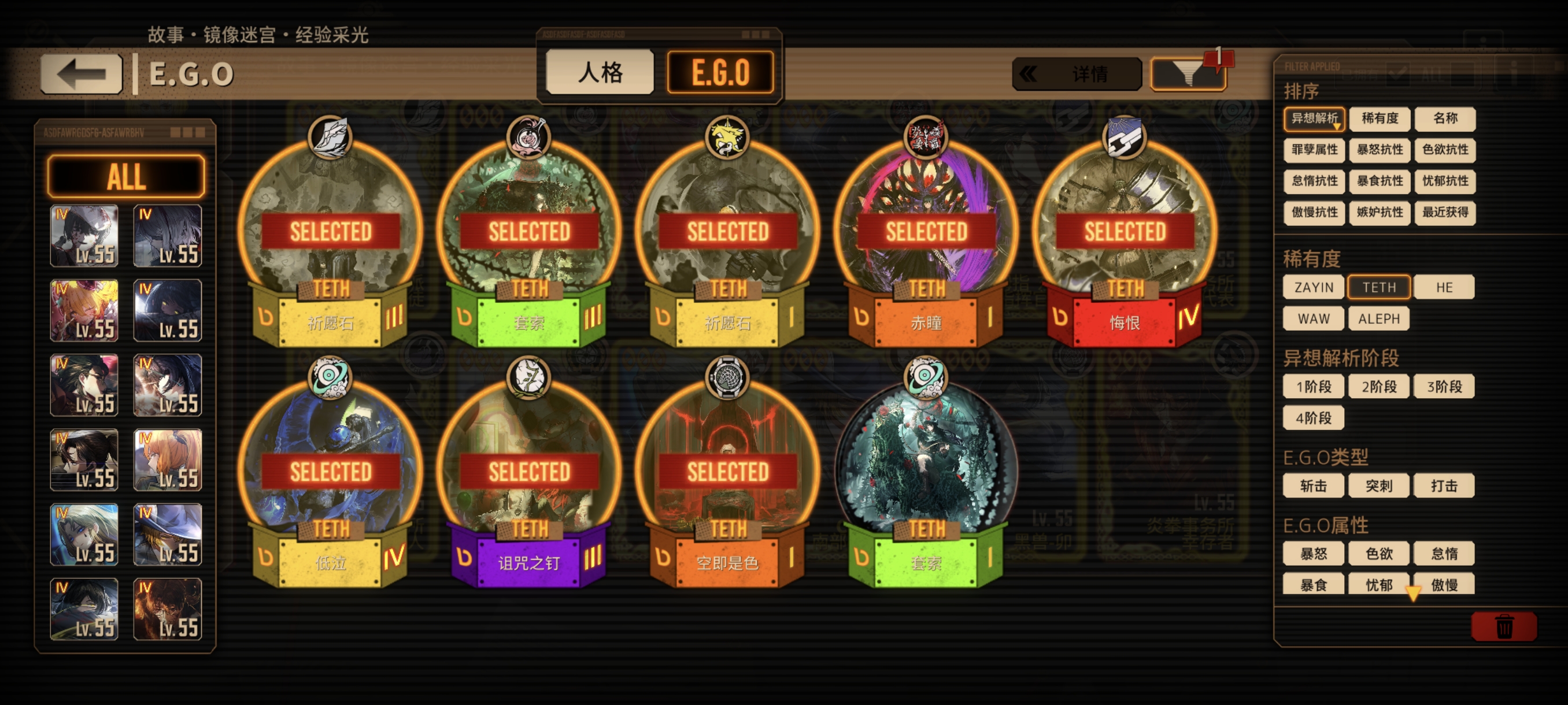1568x705 pixels.
Task: Choose the ALL sinner filter
Action: click(126, 176)
